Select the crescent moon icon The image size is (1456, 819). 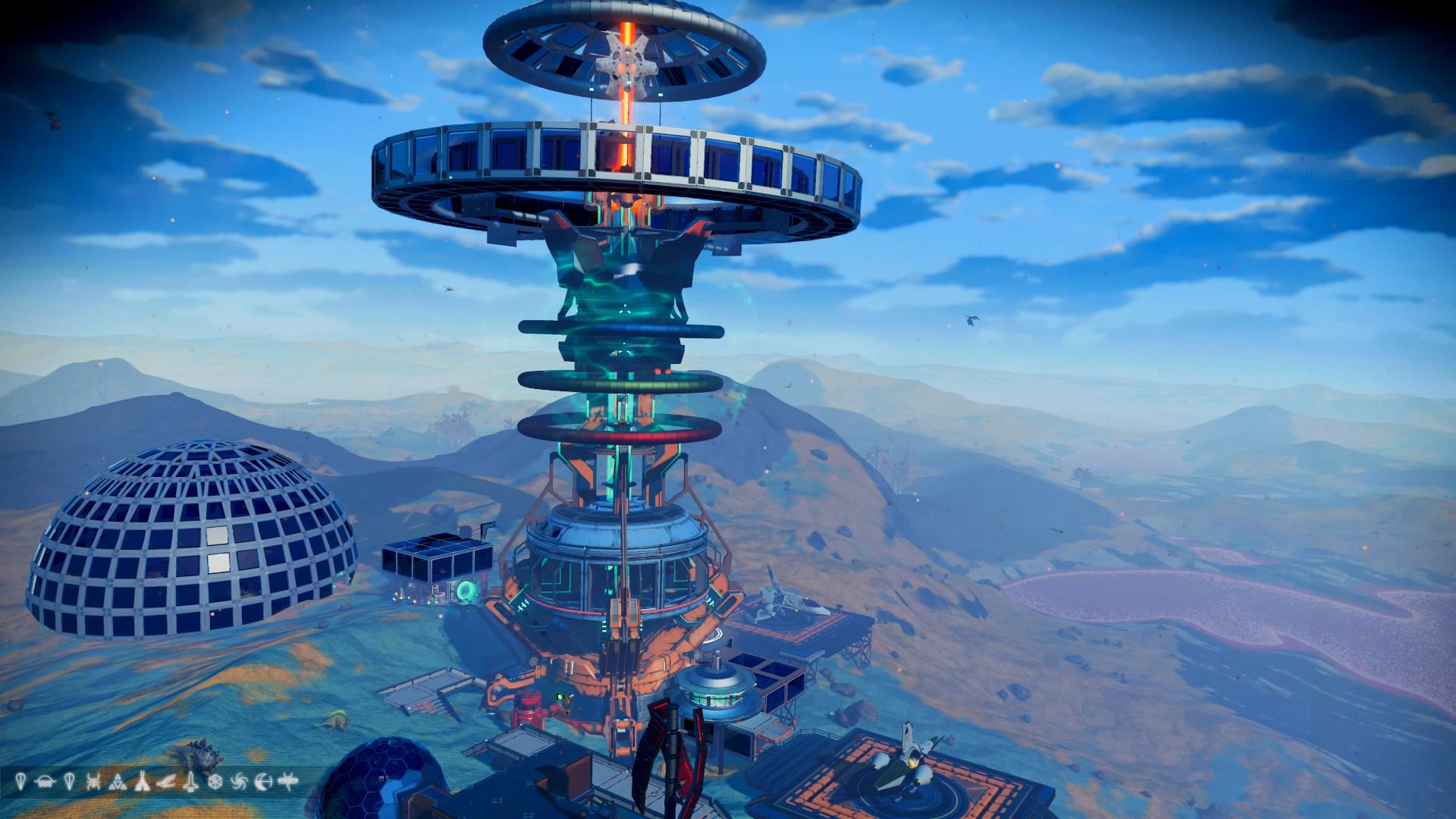264,782
